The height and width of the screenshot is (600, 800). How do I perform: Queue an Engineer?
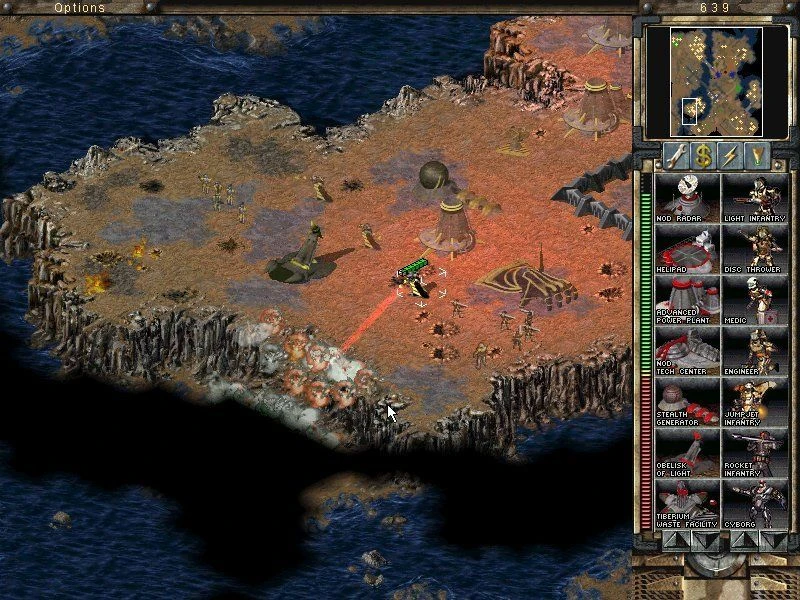tap(754, 353)
